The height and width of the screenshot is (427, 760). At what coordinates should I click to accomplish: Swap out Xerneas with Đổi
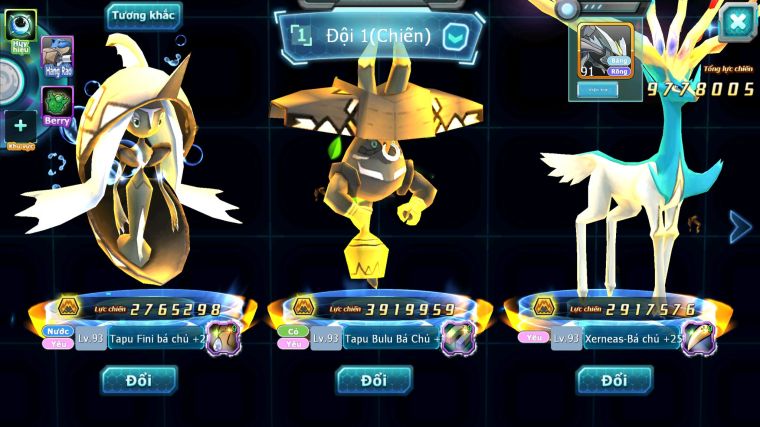click(614, 380)
